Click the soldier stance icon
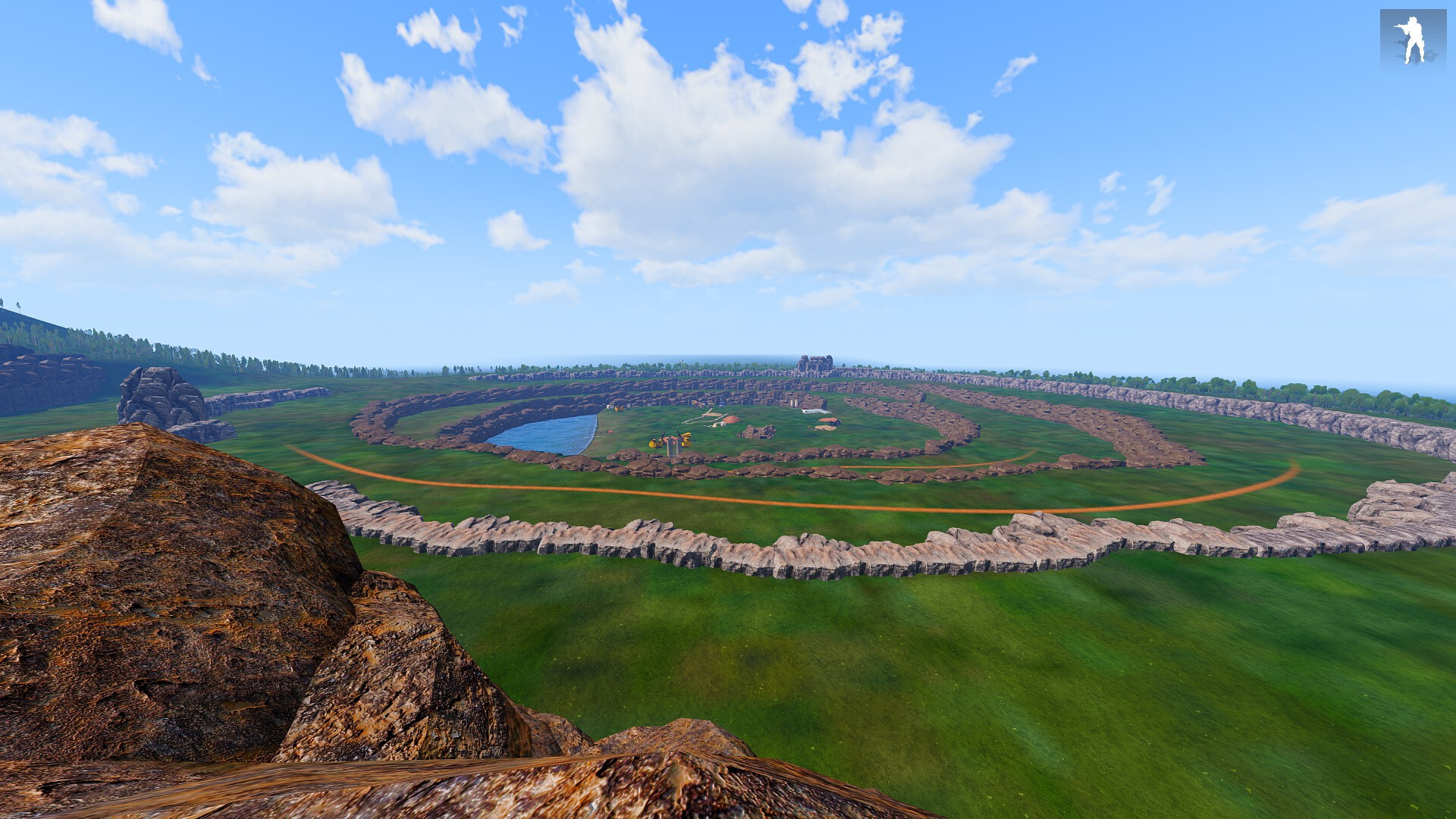The height and width of the screenshot is (819, 1456). click(x=1412, y=40)
